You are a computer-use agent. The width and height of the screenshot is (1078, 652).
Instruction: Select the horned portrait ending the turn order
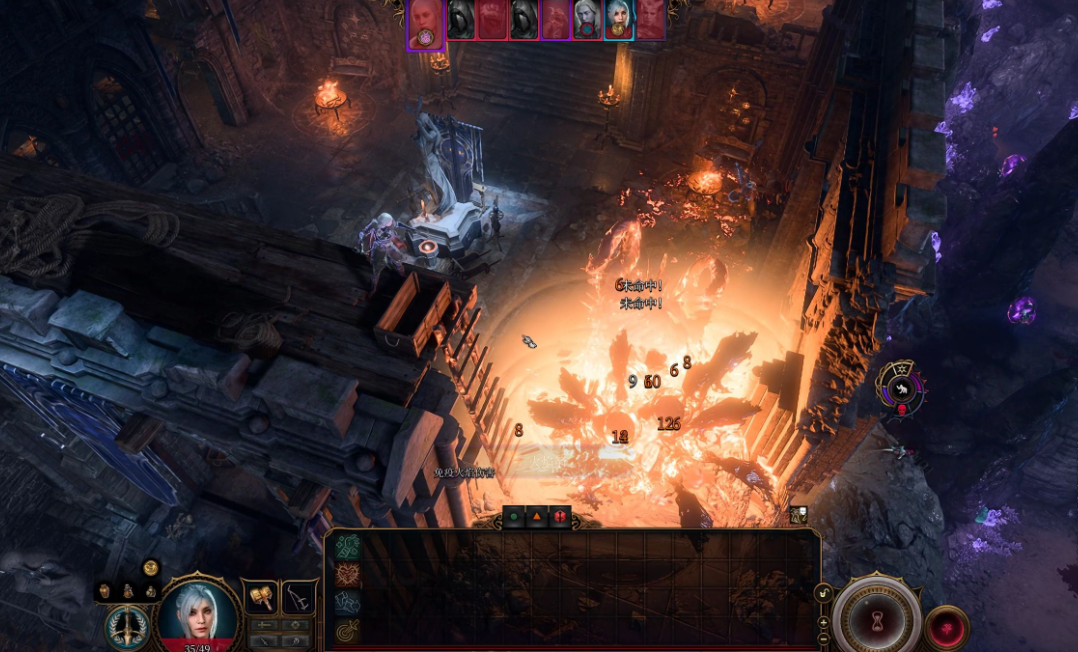pyautogui.click(x=650, y=19)
